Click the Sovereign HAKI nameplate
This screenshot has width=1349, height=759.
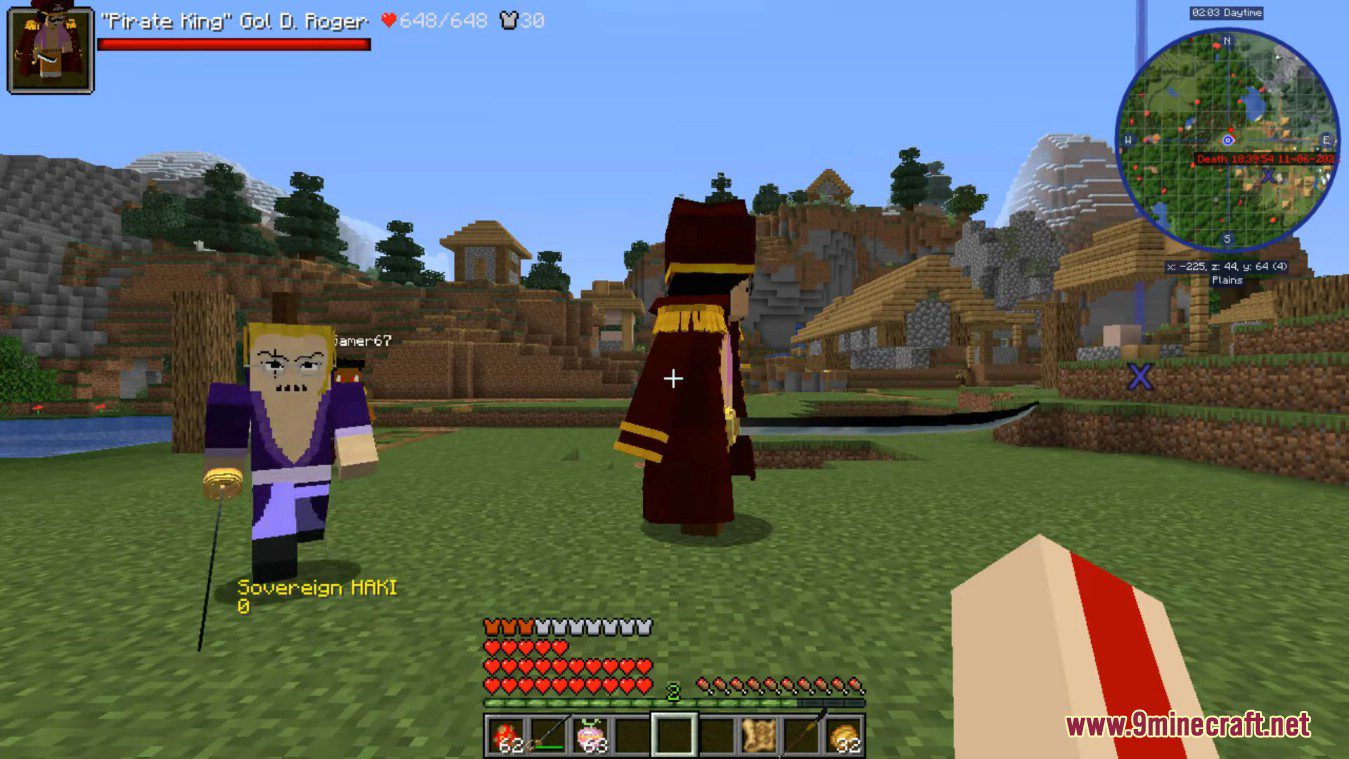coord(318,589)
